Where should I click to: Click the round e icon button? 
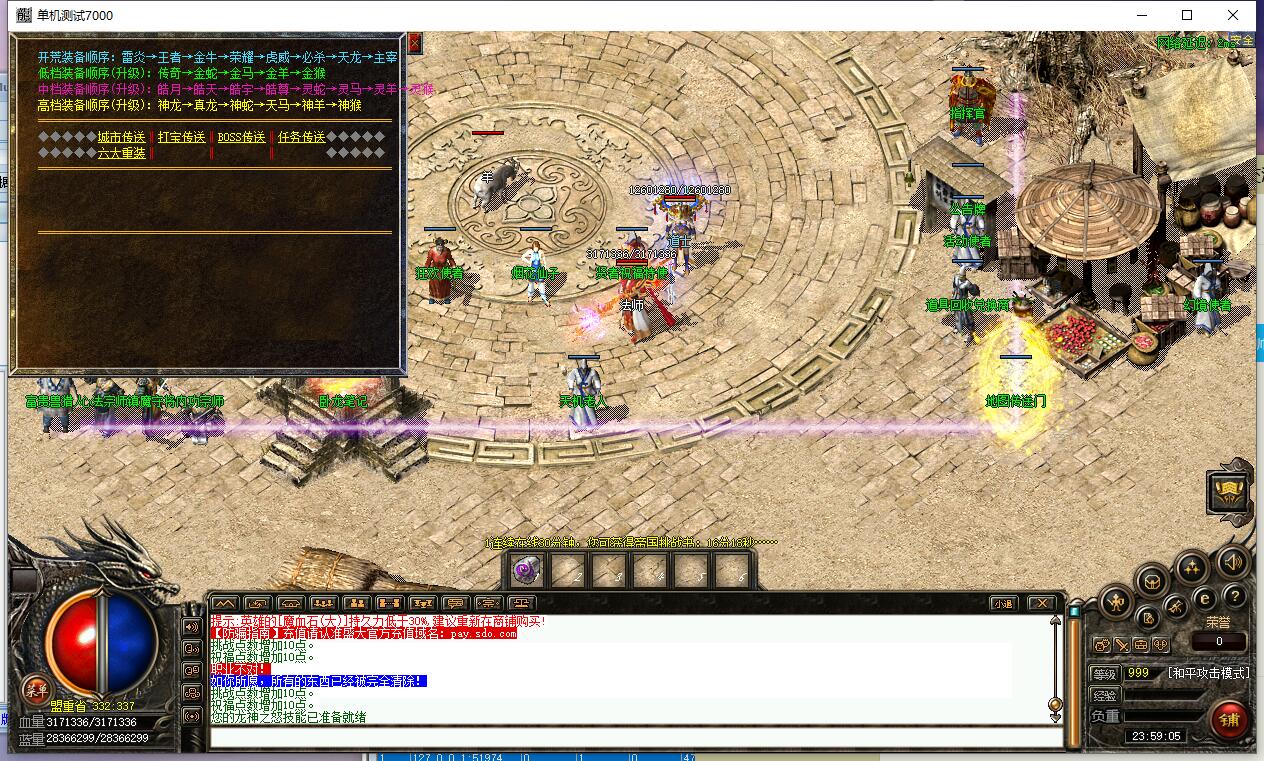(1205, 598)
